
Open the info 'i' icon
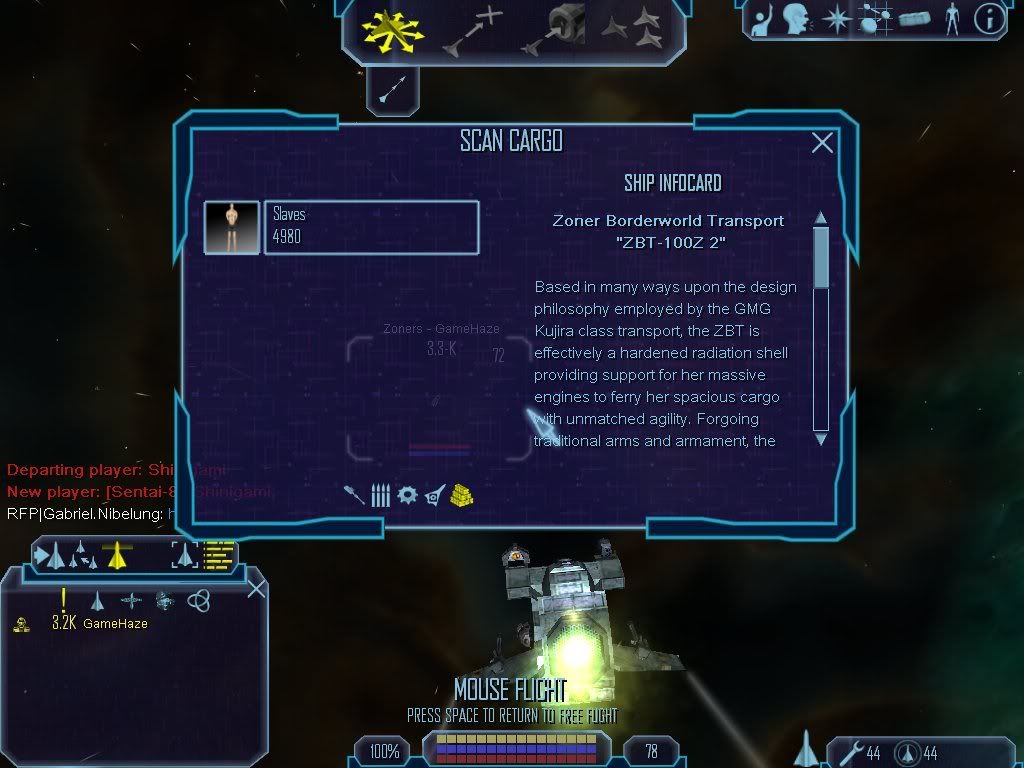(989, 19)
